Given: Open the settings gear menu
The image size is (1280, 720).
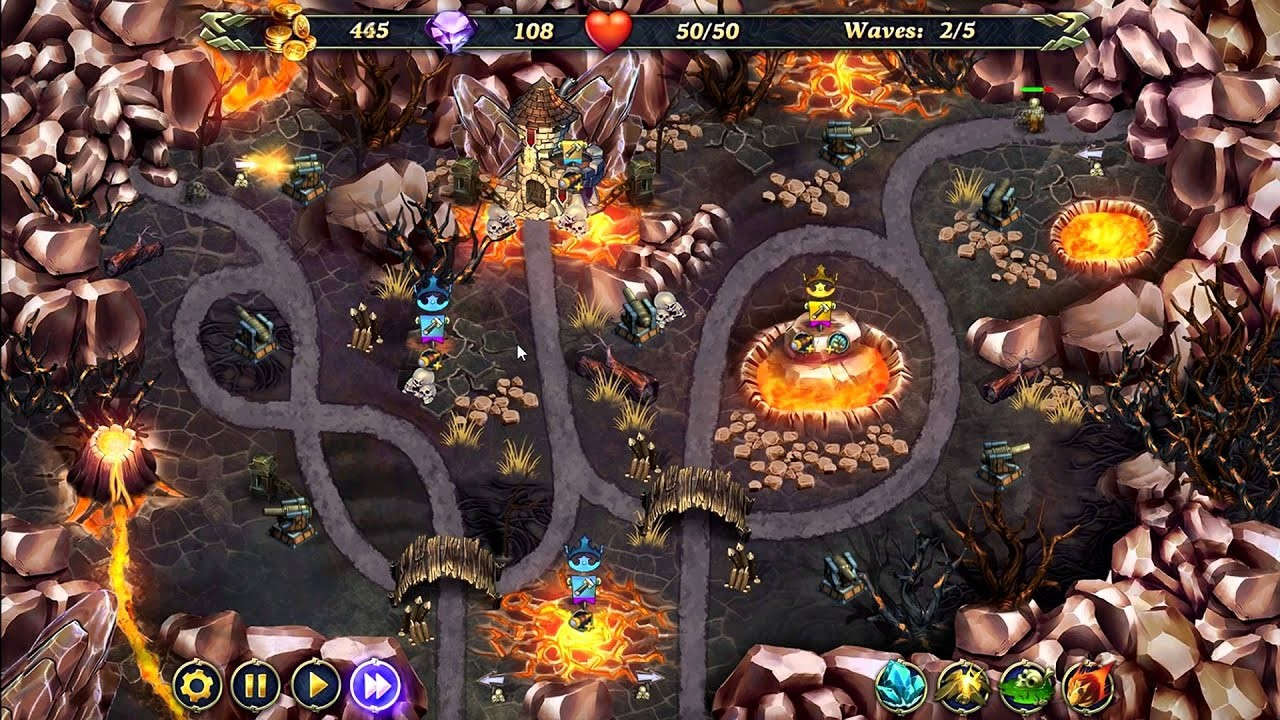Looking at the screenshot, I should point(197,687).
